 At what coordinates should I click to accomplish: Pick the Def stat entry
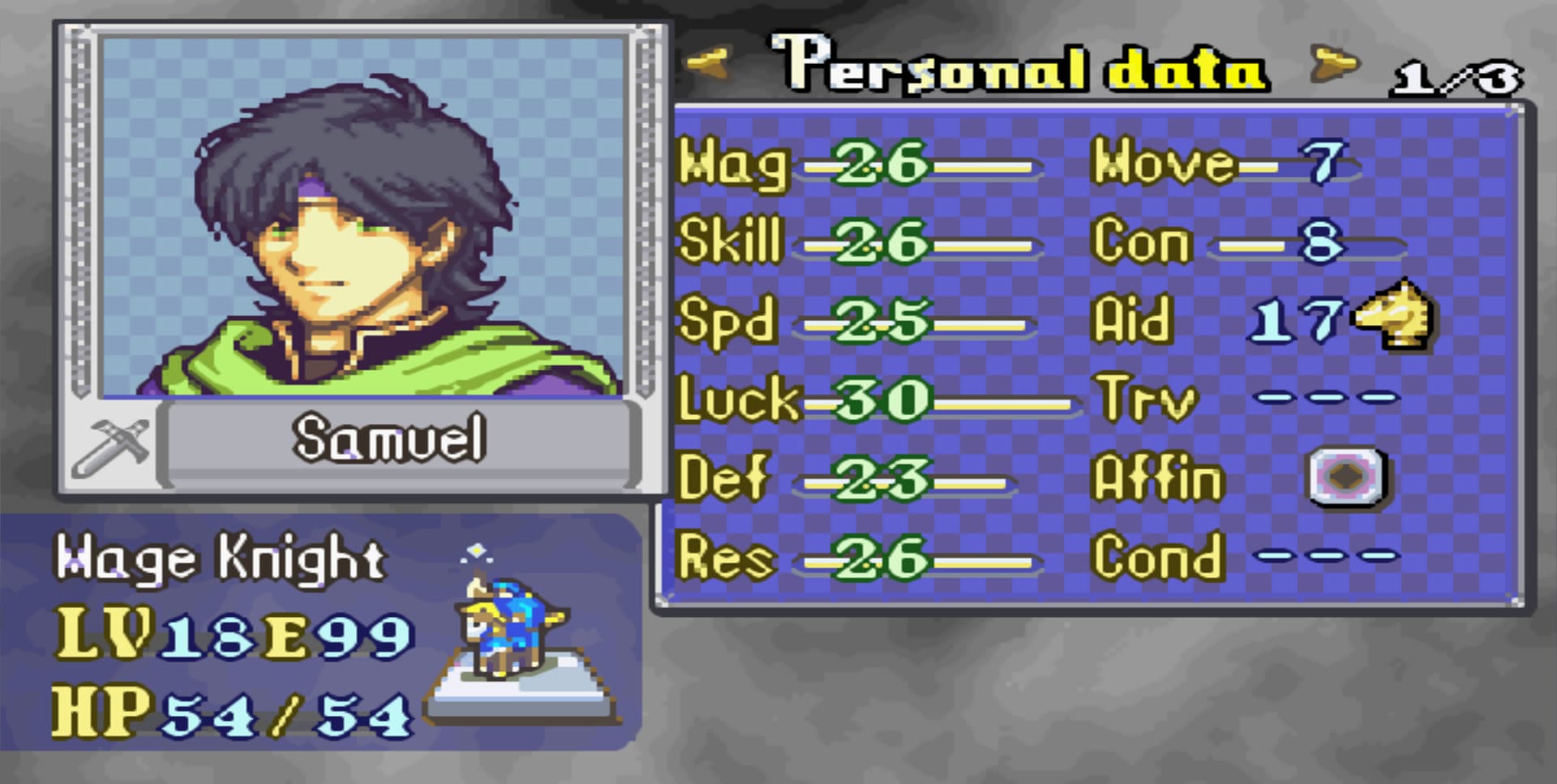click(847, 478)
